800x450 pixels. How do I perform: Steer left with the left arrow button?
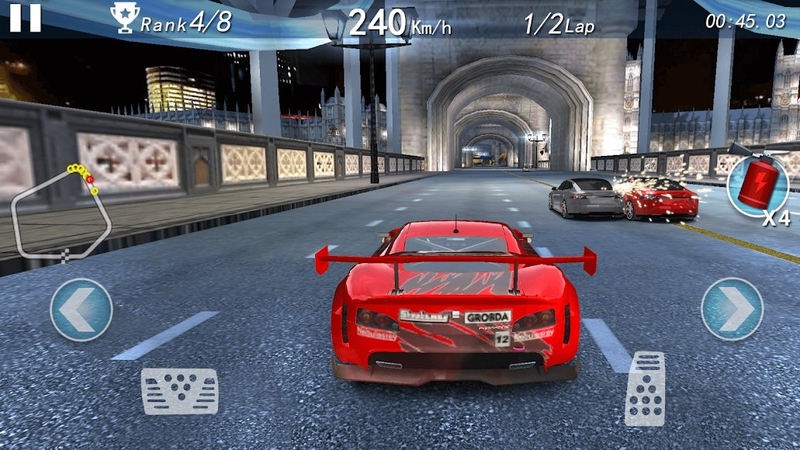click(x=81, y=309)
